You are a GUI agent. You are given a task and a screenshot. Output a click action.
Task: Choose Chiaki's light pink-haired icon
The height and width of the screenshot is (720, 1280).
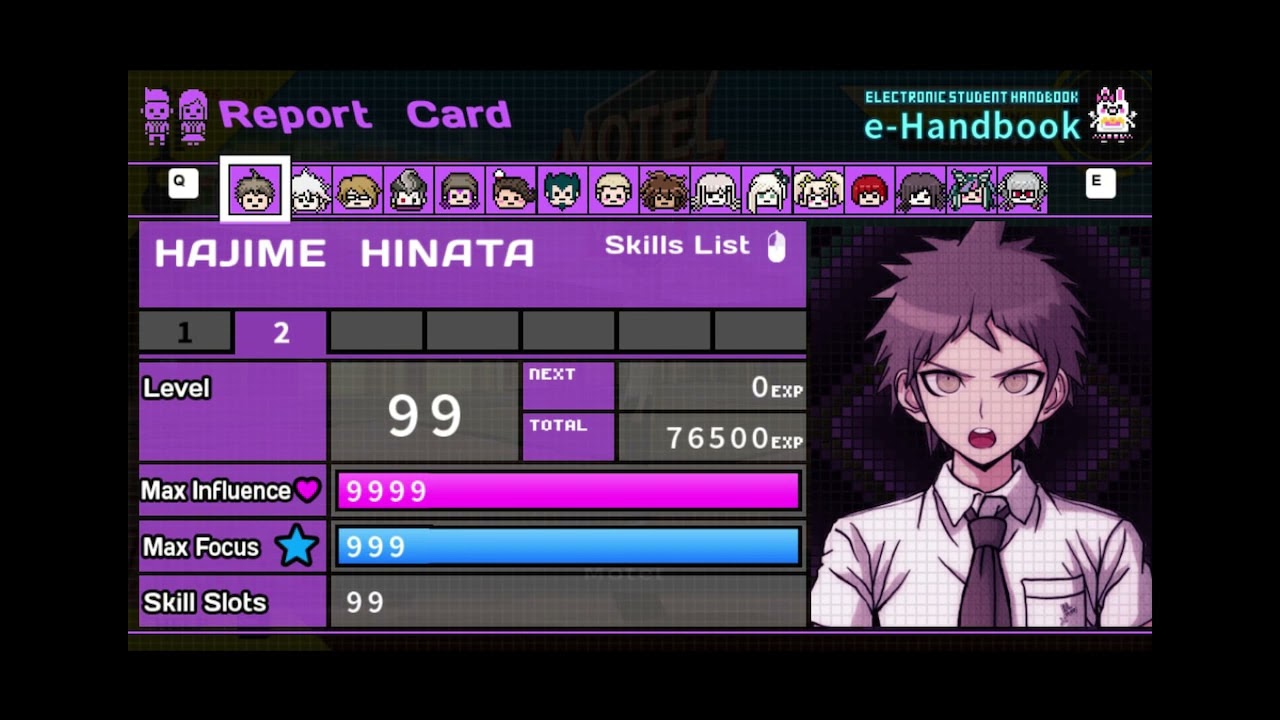click(715, 190)
